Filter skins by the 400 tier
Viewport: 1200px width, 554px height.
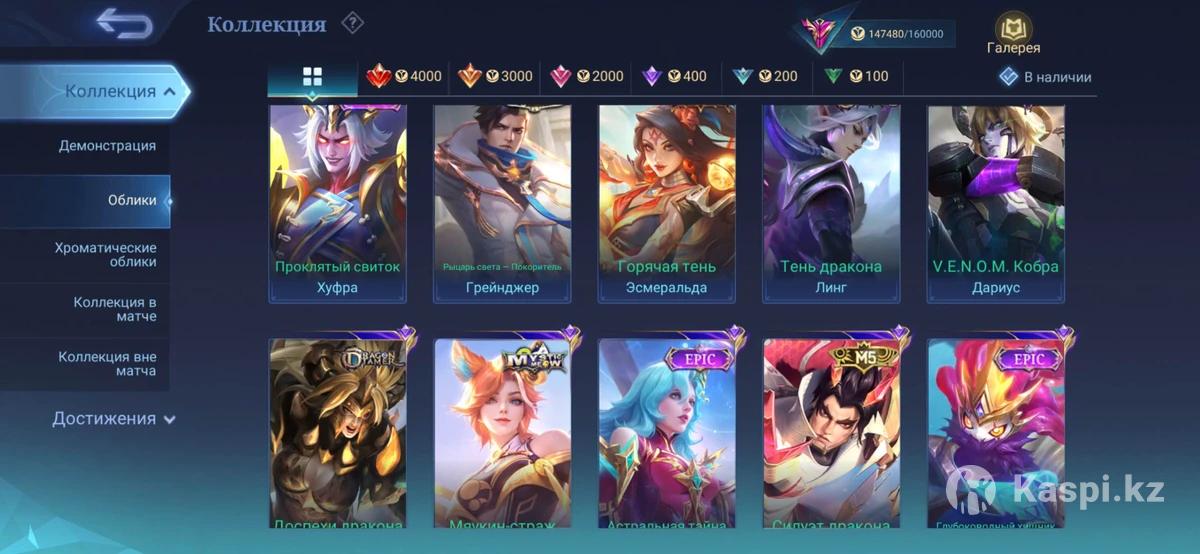pyautogui.click(x=674, y=77)
